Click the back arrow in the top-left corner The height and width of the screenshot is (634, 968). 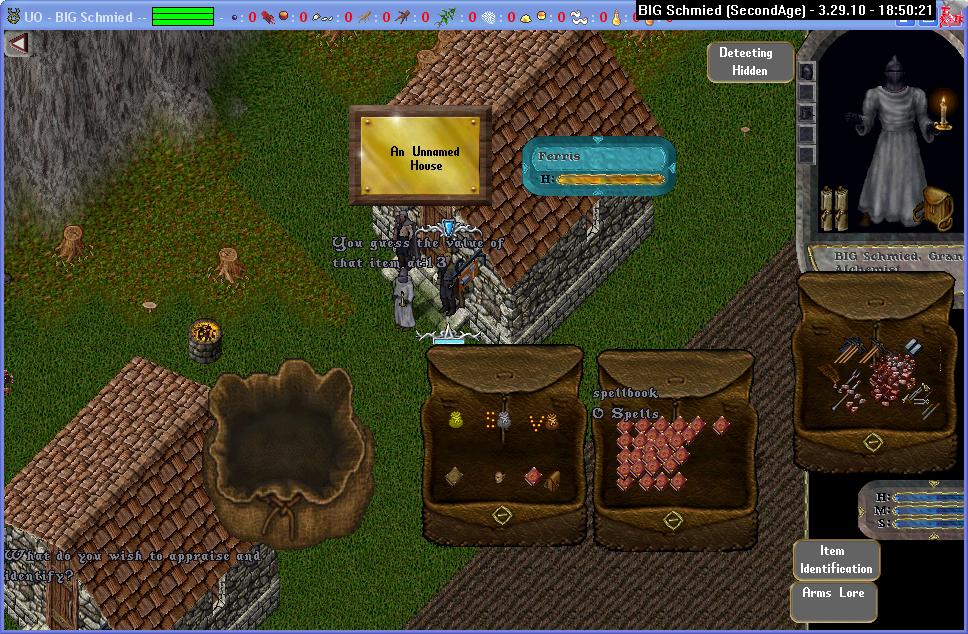[17, 44]
